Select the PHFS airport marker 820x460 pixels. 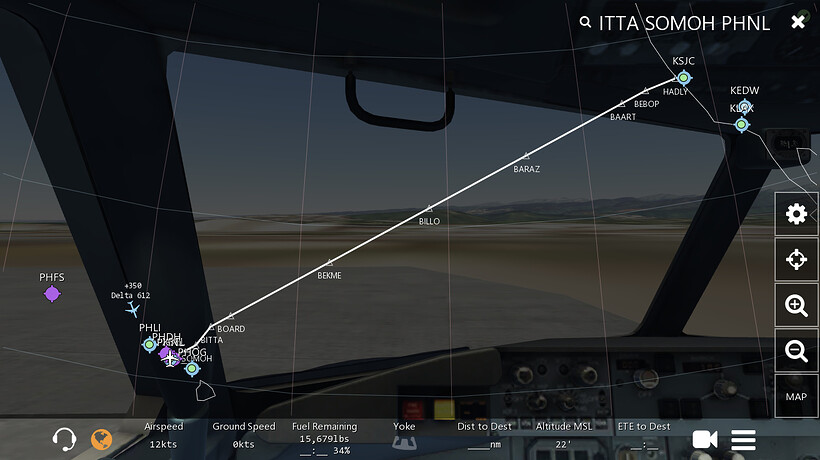tap(52, 293)
